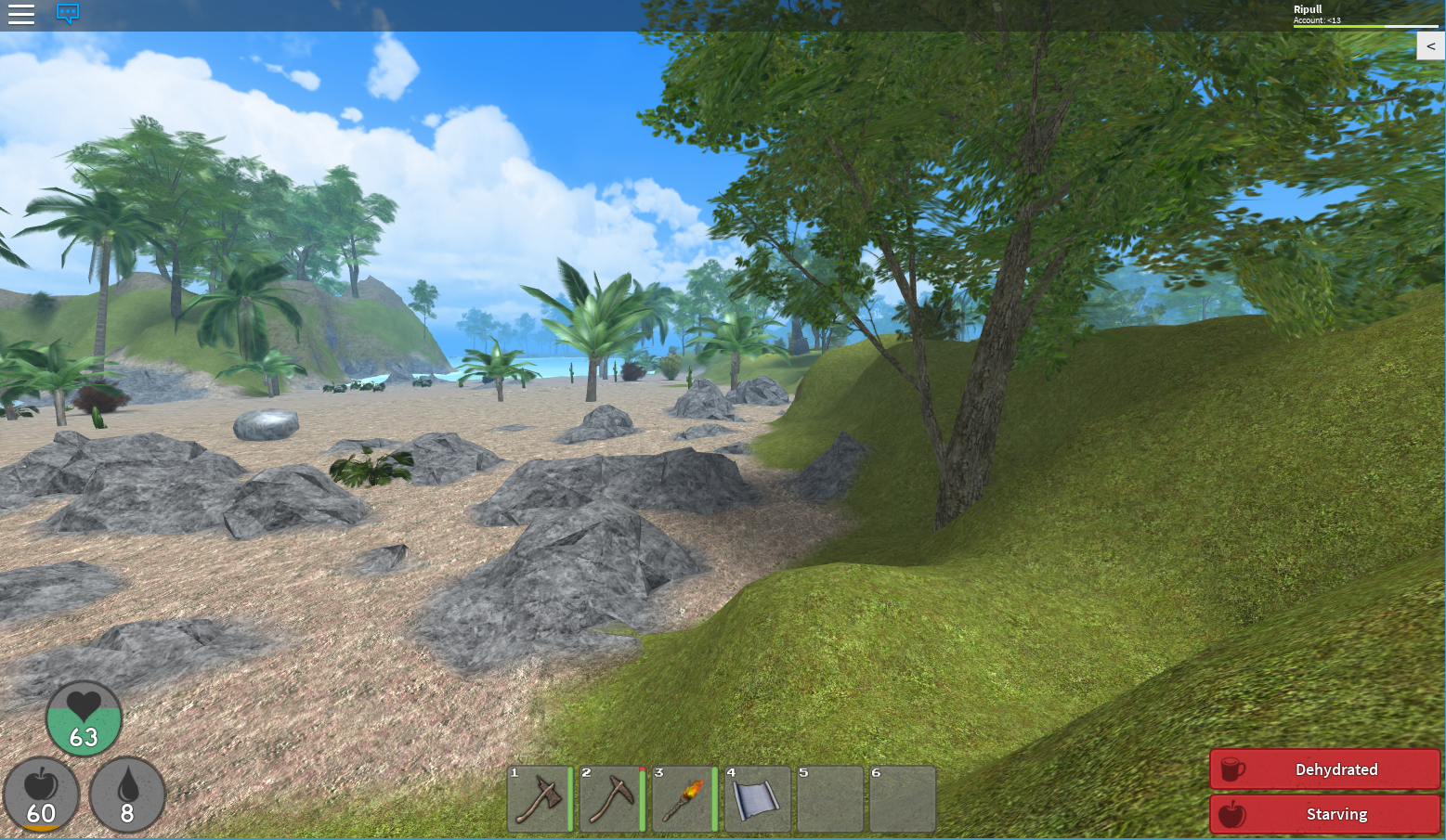Equip the stone axe in slot 1
This screenshot has width=1446, height=840.
click(540, 799)
